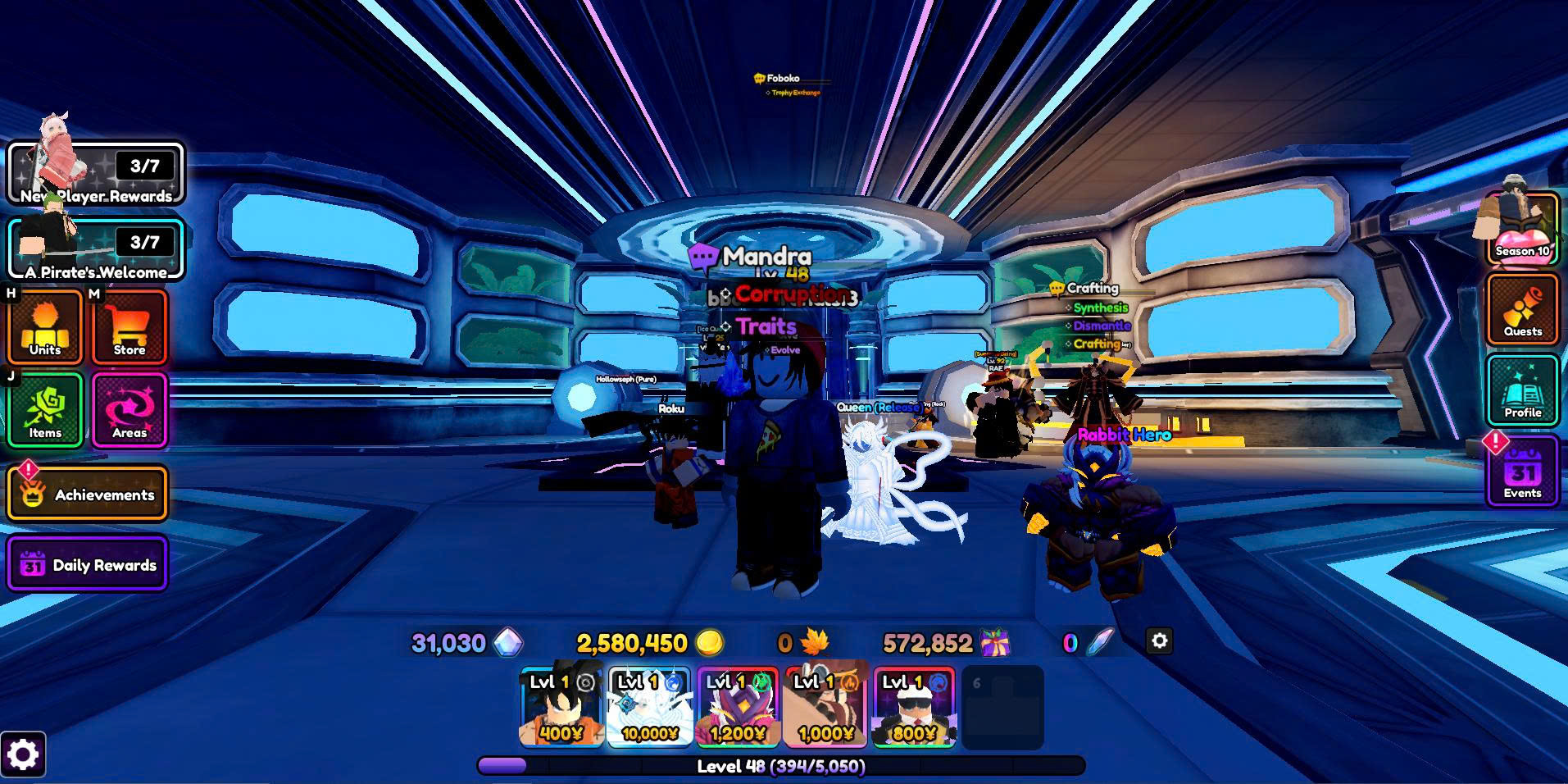Open the Season 10 pass
The height and width of the screenshot is (784, 1568).
click(x=1522, y=230)
